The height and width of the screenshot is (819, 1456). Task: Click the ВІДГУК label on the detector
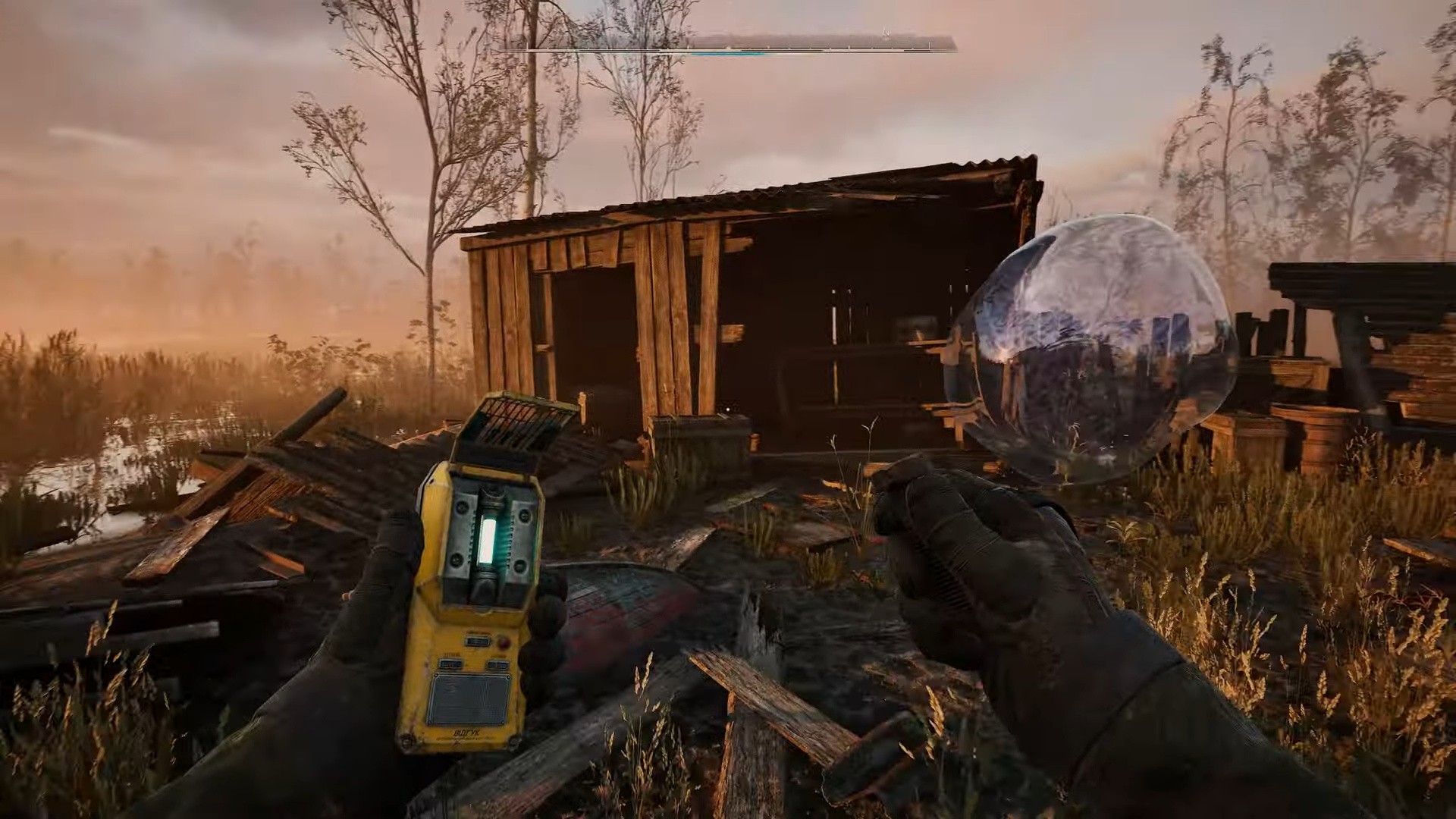click(466, 733)
